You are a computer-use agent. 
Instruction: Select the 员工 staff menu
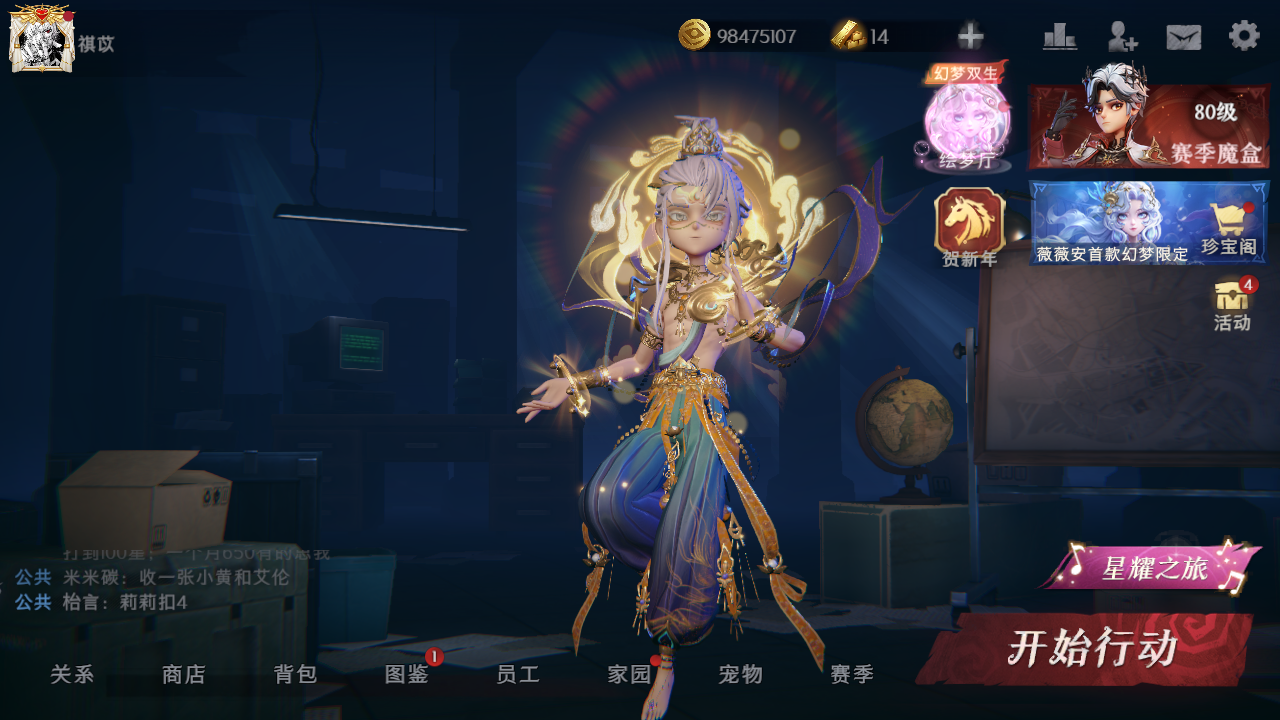[x=518, y=674]
